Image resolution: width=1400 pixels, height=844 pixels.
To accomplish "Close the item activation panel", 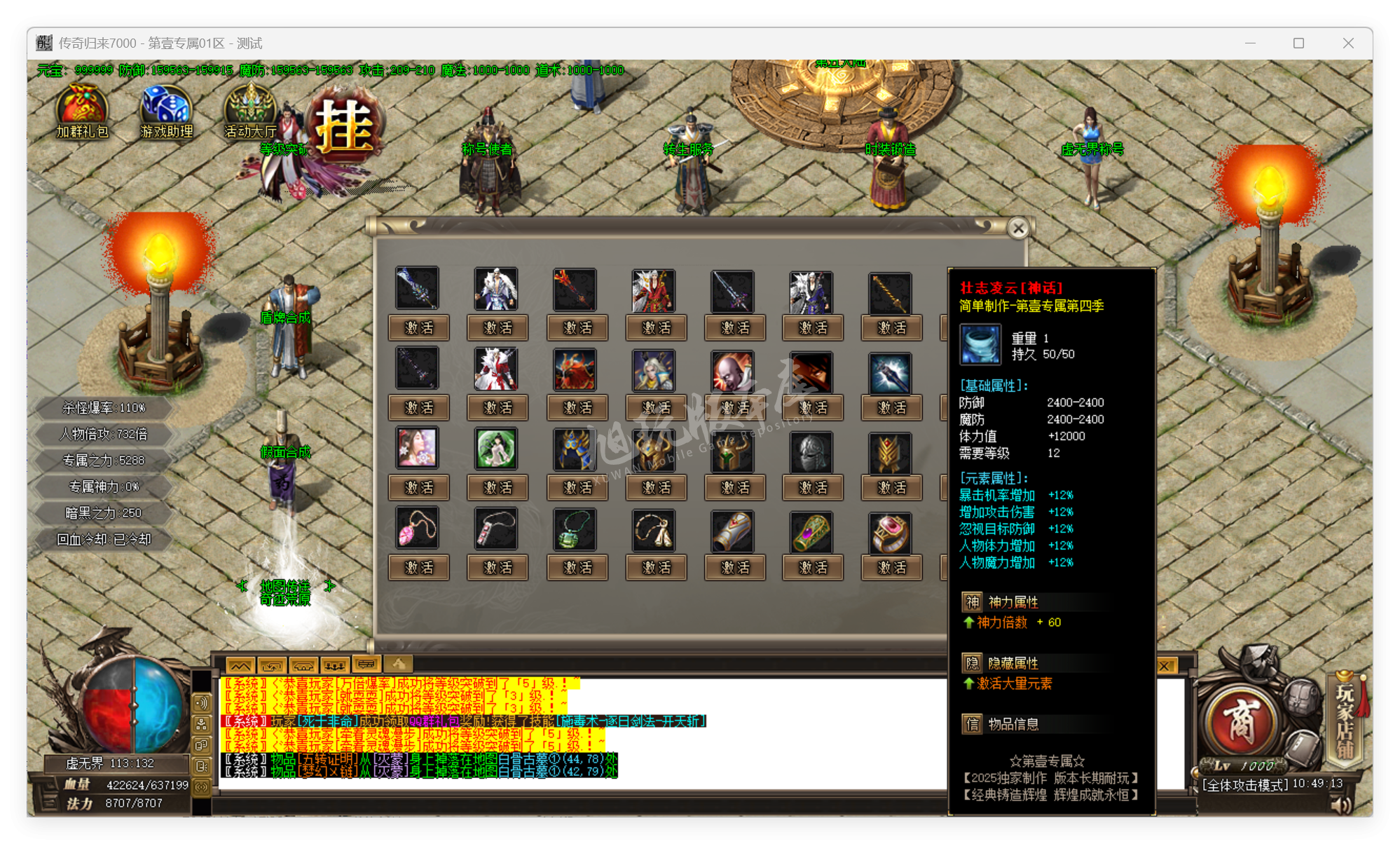I will point(1018,228).
